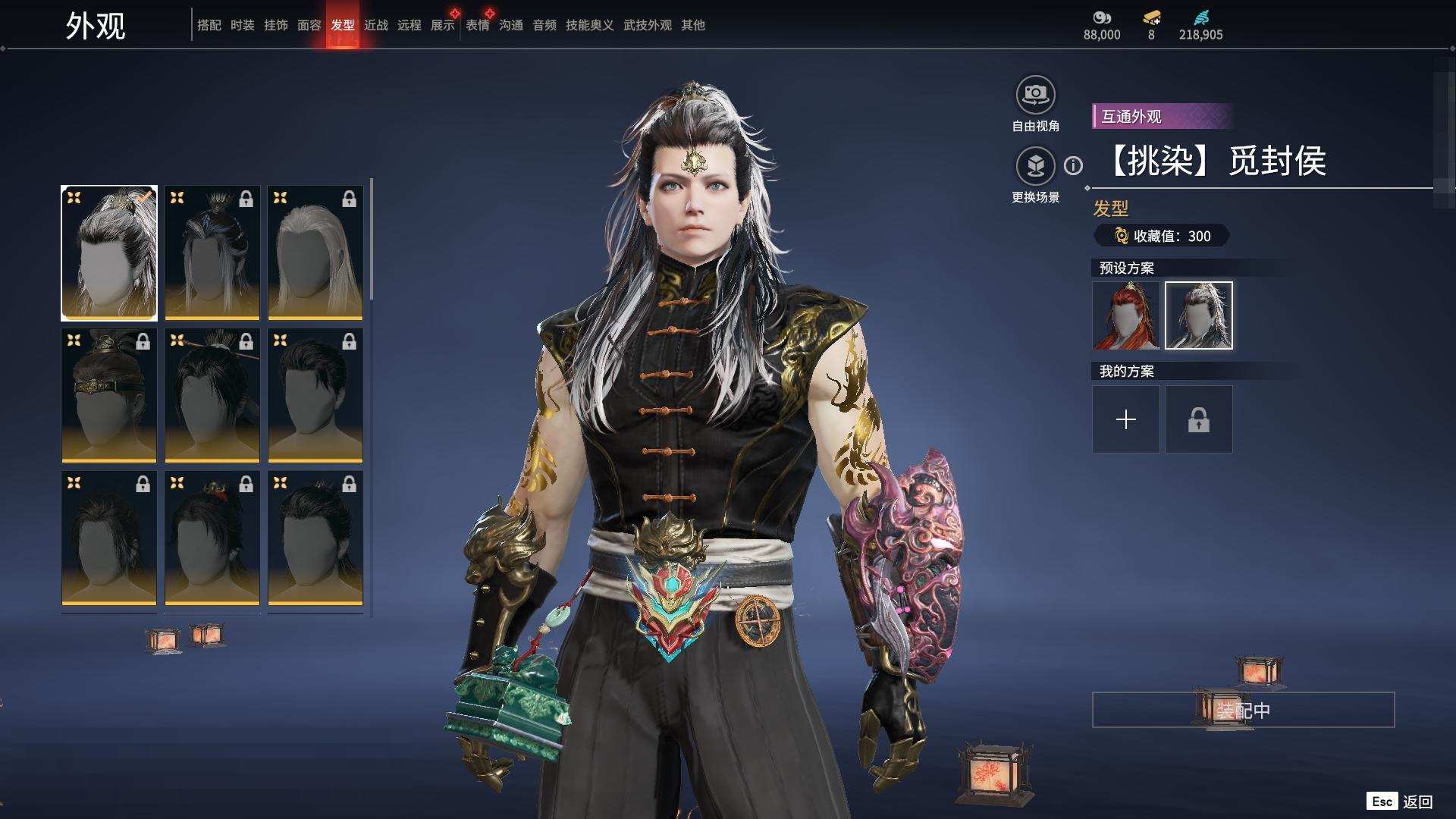Go to the 面容 tab
This screenshot has width=1456, height=819.
tap(309, 25)
